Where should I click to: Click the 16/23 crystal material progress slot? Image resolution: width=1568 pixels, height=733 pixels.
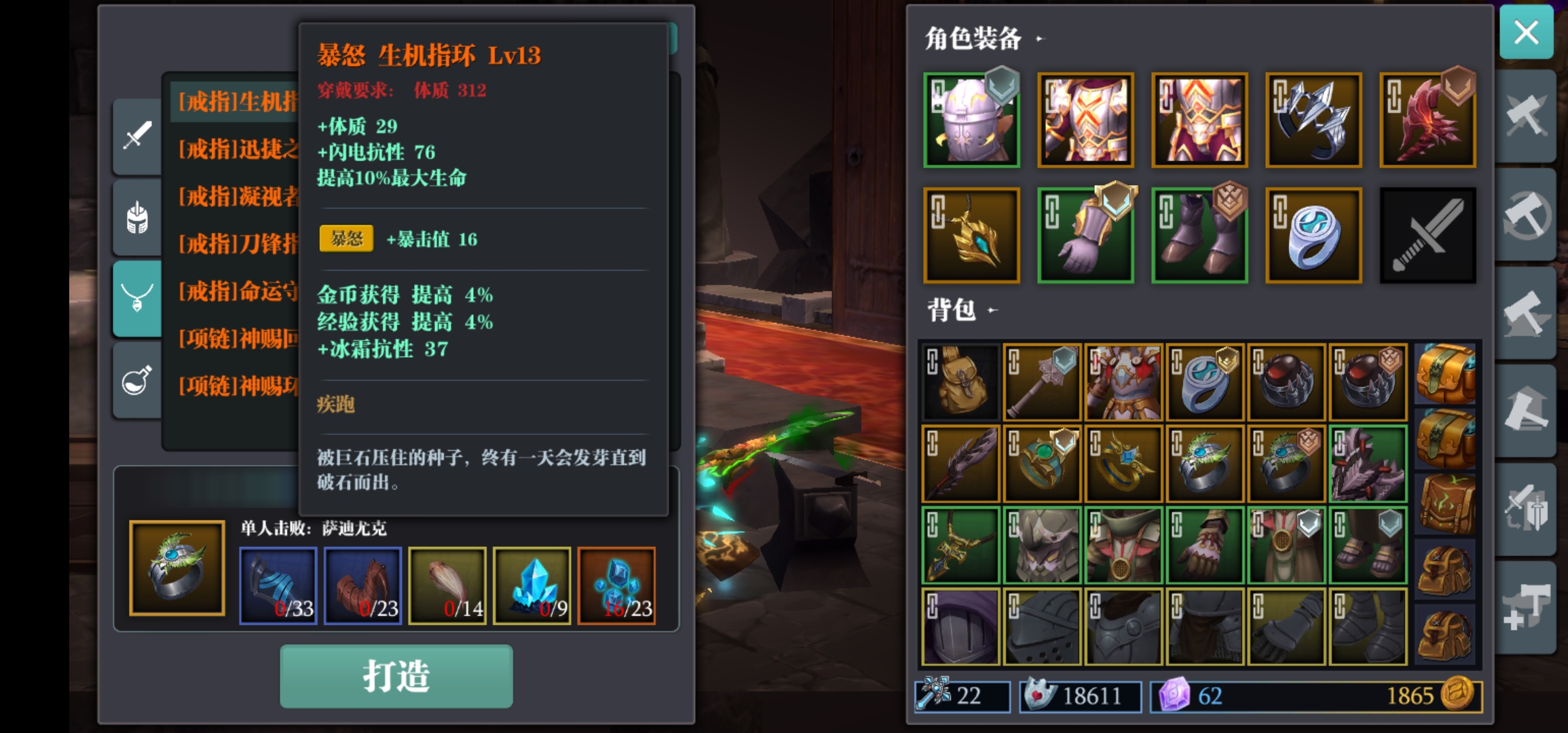click(x=616, y=585)
